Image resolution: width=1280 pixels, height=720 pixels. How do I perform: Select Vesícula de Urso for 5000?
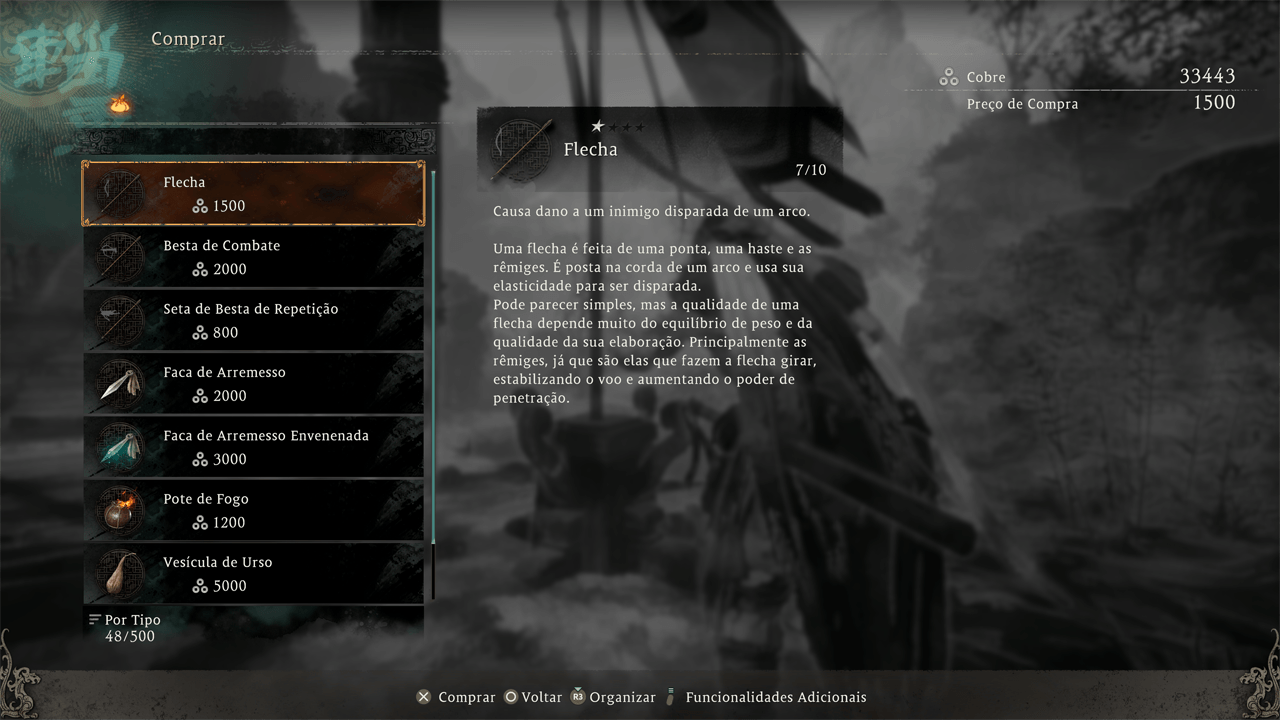tap(253, 574)
